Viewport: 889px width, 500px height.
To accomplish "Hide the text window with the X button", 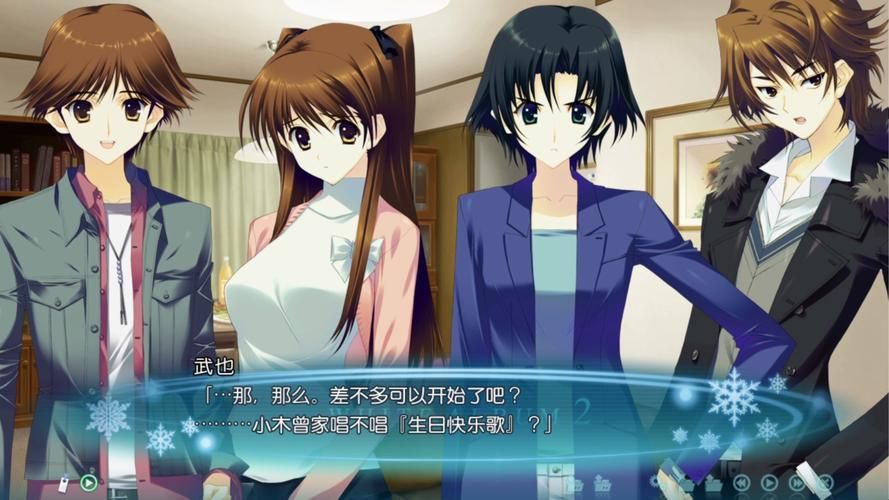I will (x=825, y=482).
